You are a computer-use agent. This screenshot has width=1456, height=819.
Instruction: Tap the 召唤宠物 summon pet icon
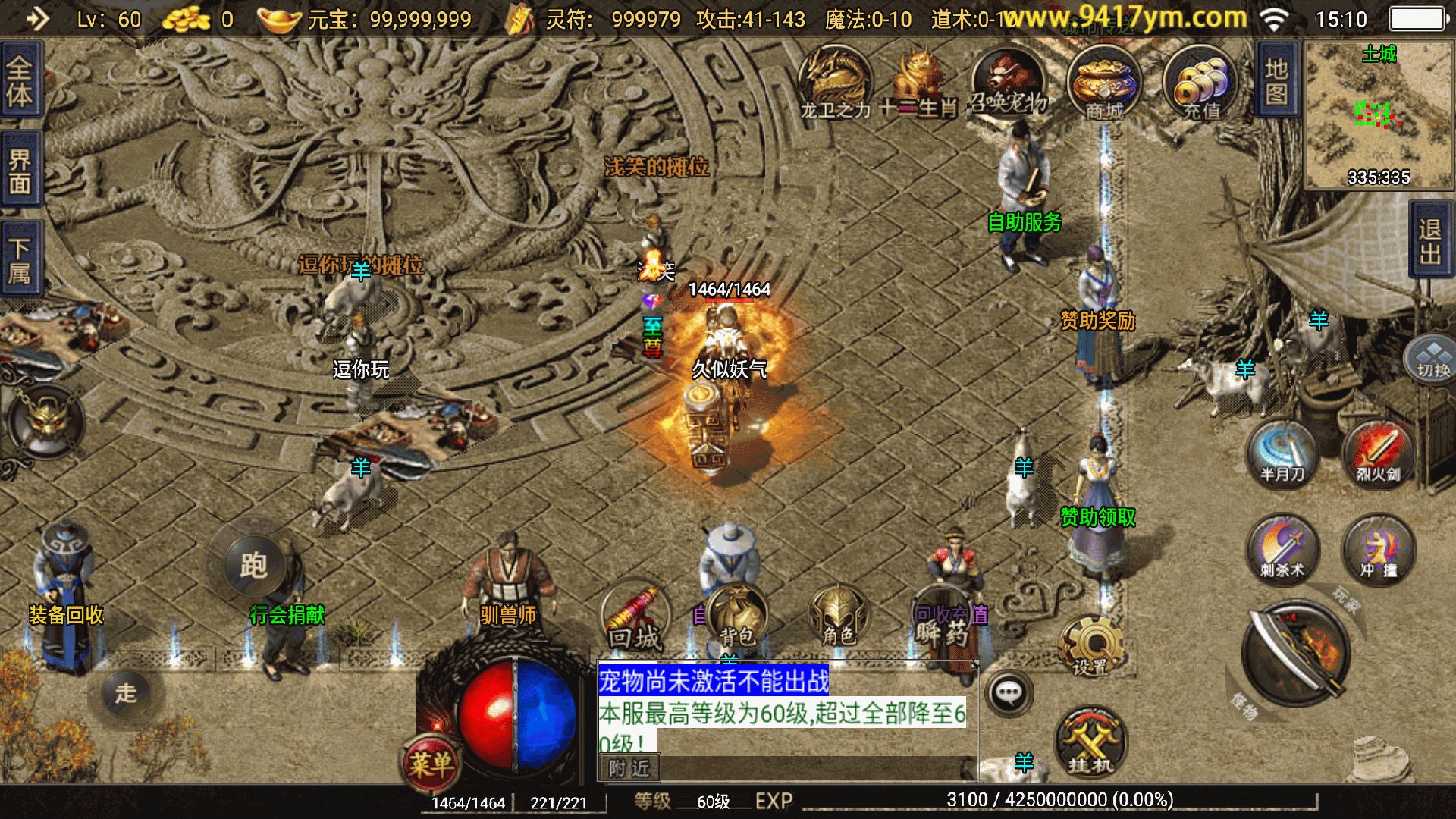coord(1008,83)
